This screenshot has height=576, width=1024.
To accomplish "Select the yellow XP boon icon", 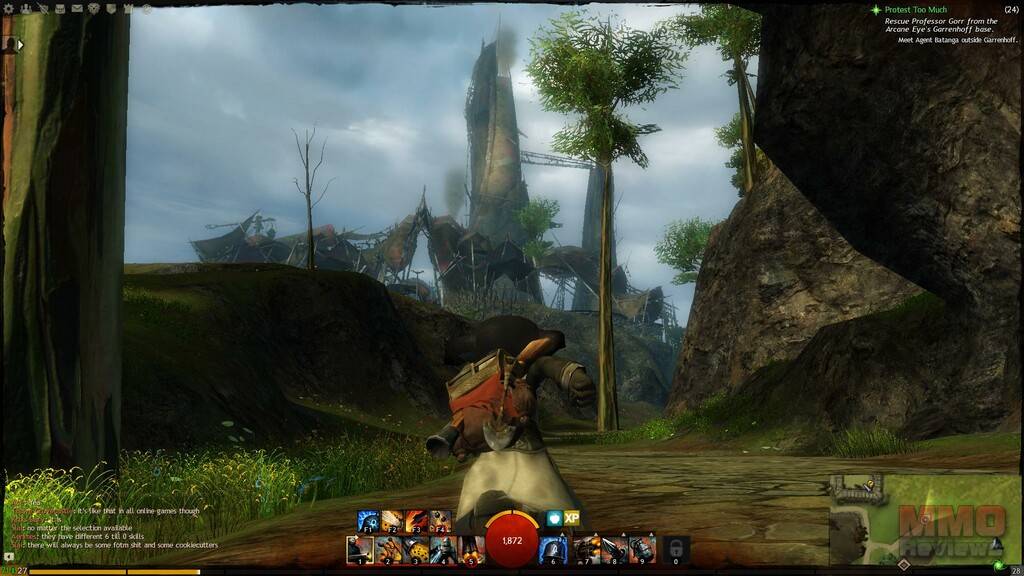I will [x=572, y=518].
